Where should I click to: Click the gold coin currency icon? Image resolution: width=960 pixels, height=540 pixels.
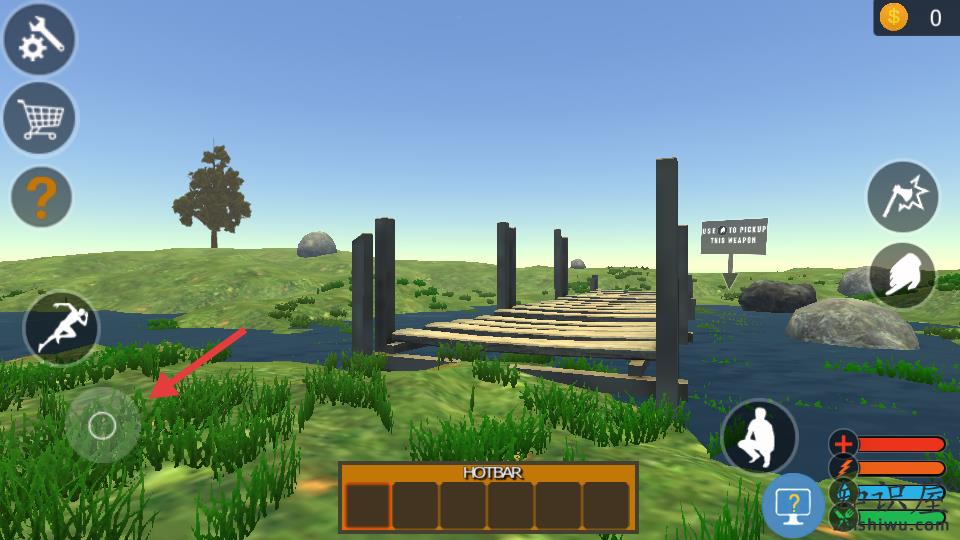click(893, 17)
